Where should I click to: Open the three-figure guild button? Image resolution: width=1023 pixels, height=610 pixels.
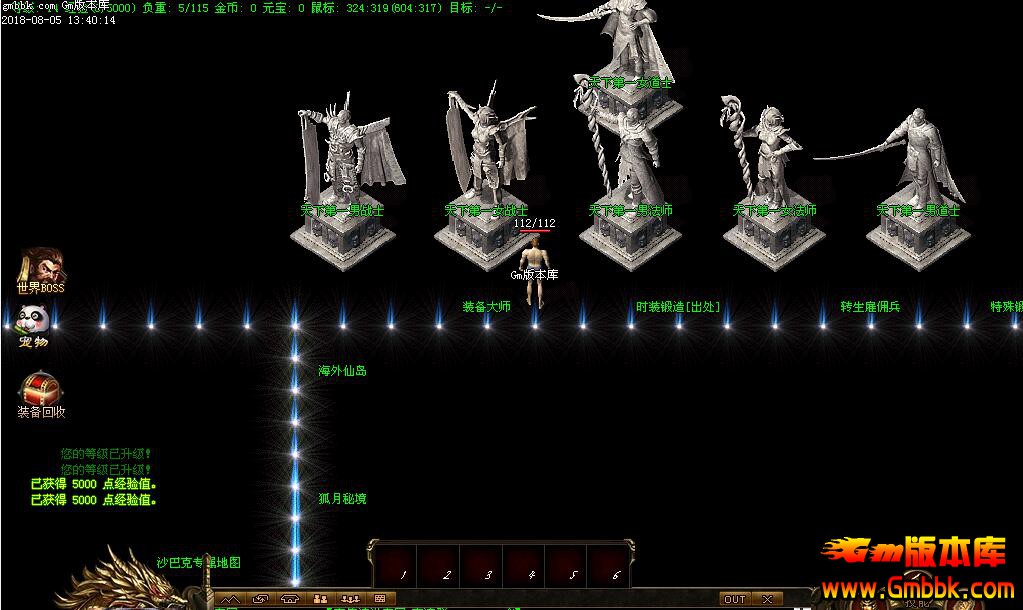(x=350, y=599)
